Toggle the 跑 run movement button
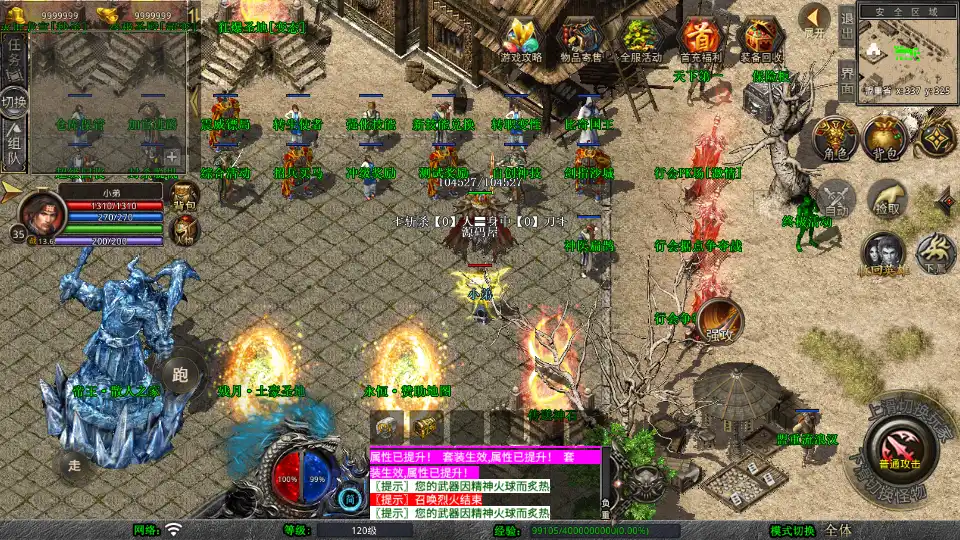This screenshot has width=960, height=540. click(181, 376)
